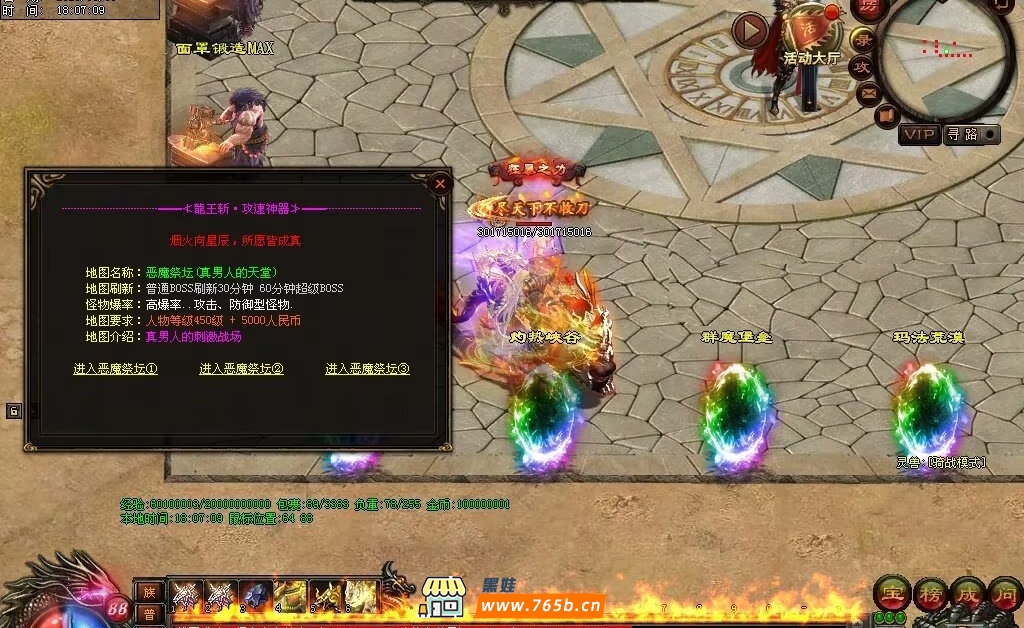This screenshot has width=1024, height=628.
Task: Select the blue crystal in hotbar slot 3
Action: 255,595
